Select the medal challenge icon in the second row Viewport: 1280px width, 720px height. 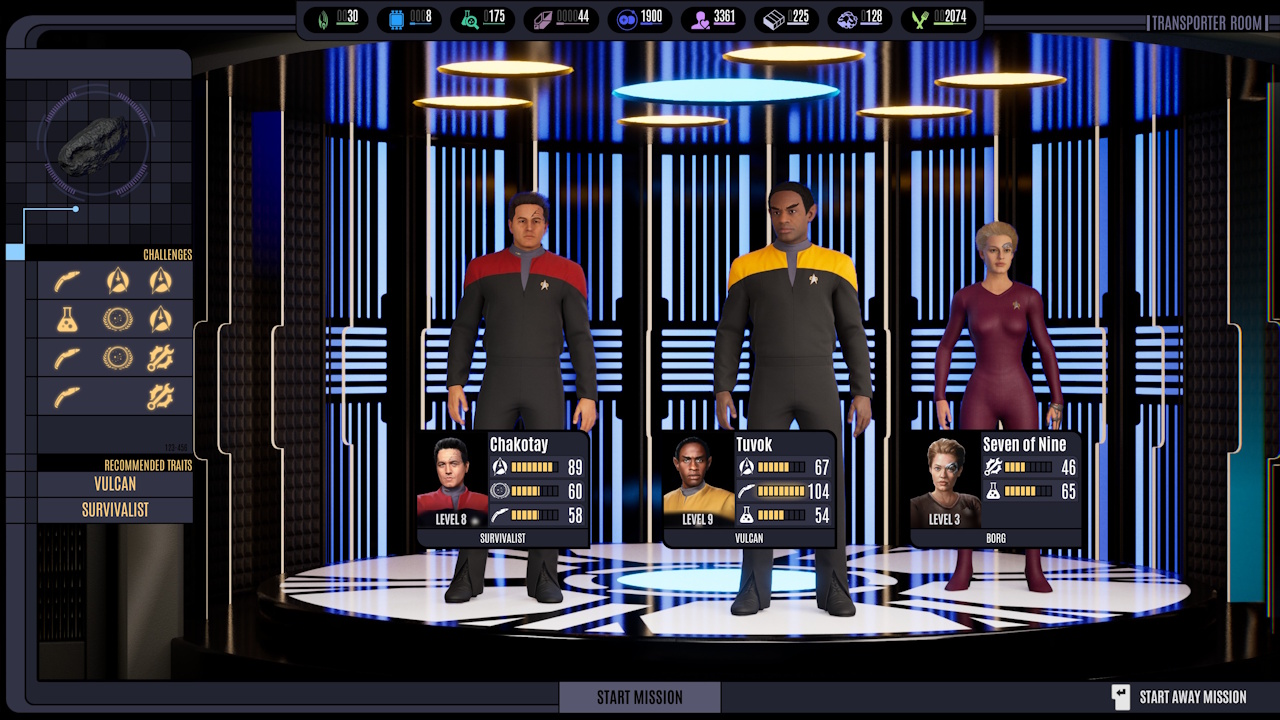click(117, 319)
